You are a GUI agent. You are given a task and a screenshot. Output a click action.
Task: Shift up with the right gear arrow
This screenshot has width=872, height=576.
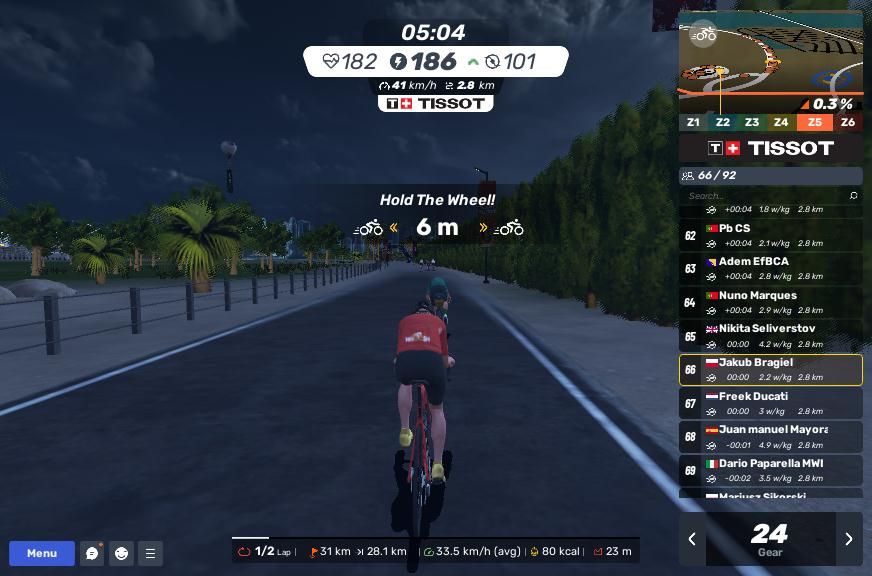point(849,539)
